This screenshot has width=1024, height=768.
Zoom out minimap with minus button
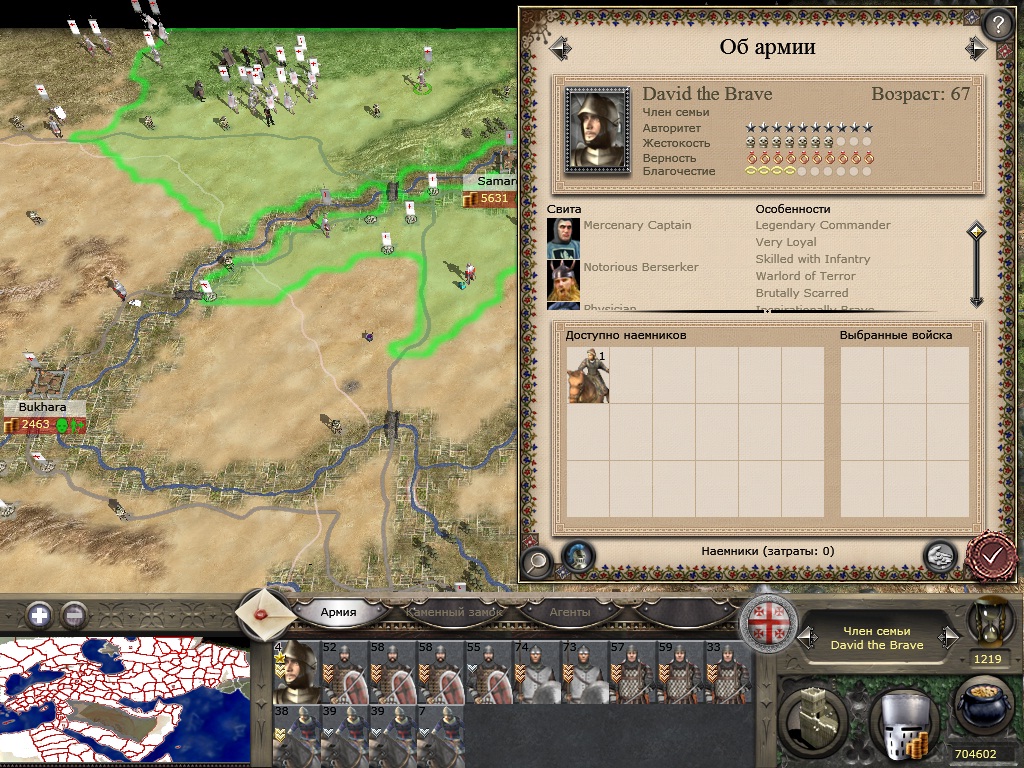(74, 614)
